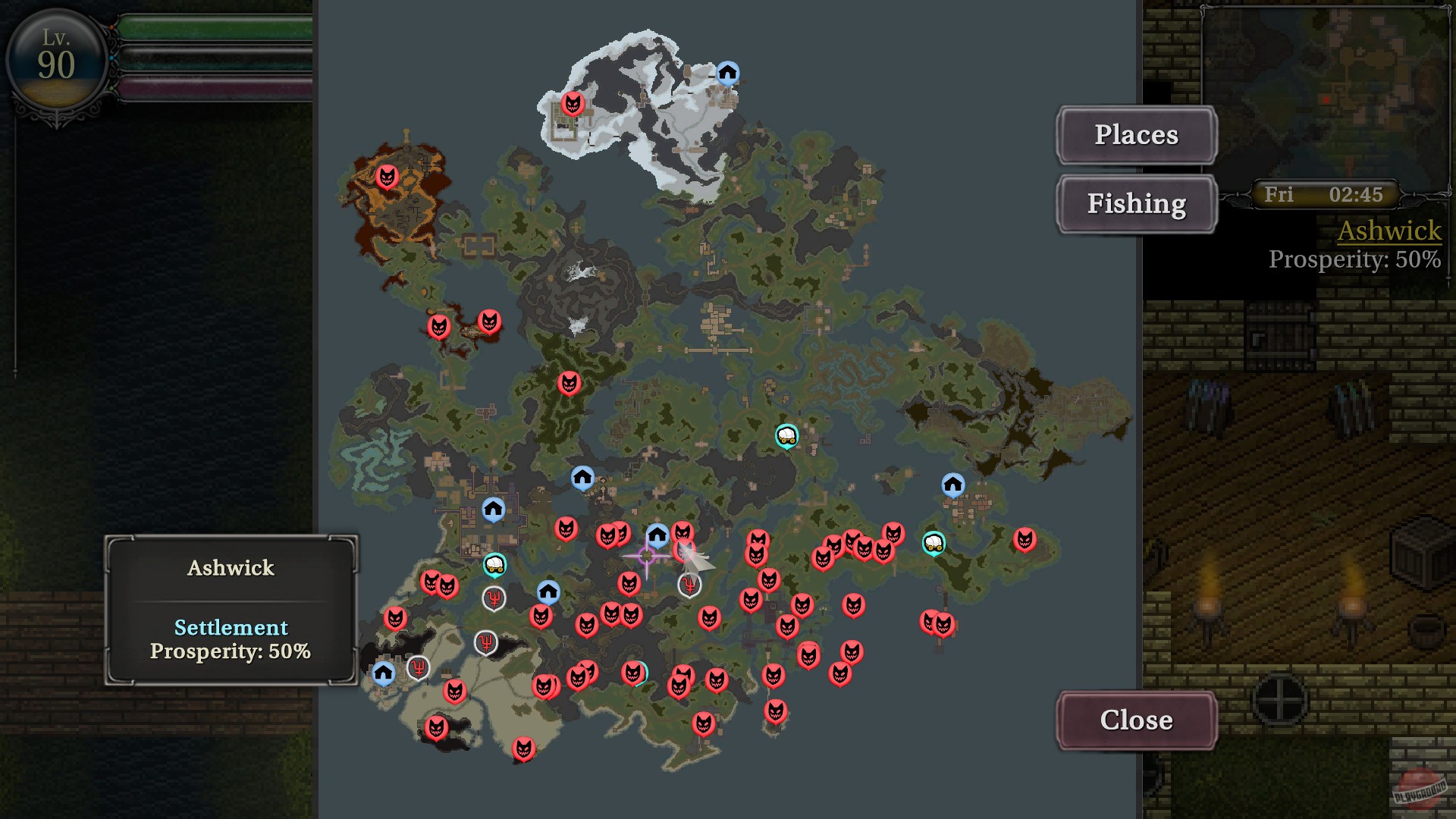Open the Ashwick settlement link
This screenshot has width=1456, height=819.
1390,231
